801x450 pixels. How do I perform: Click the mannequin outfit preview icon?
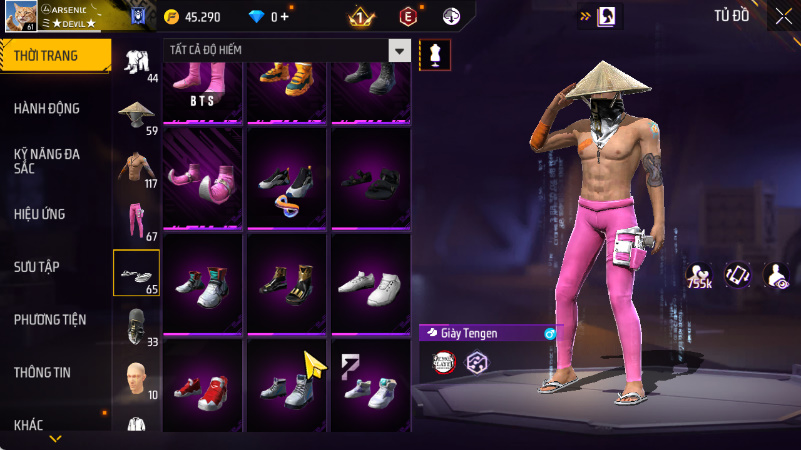[x=435, y=55]
